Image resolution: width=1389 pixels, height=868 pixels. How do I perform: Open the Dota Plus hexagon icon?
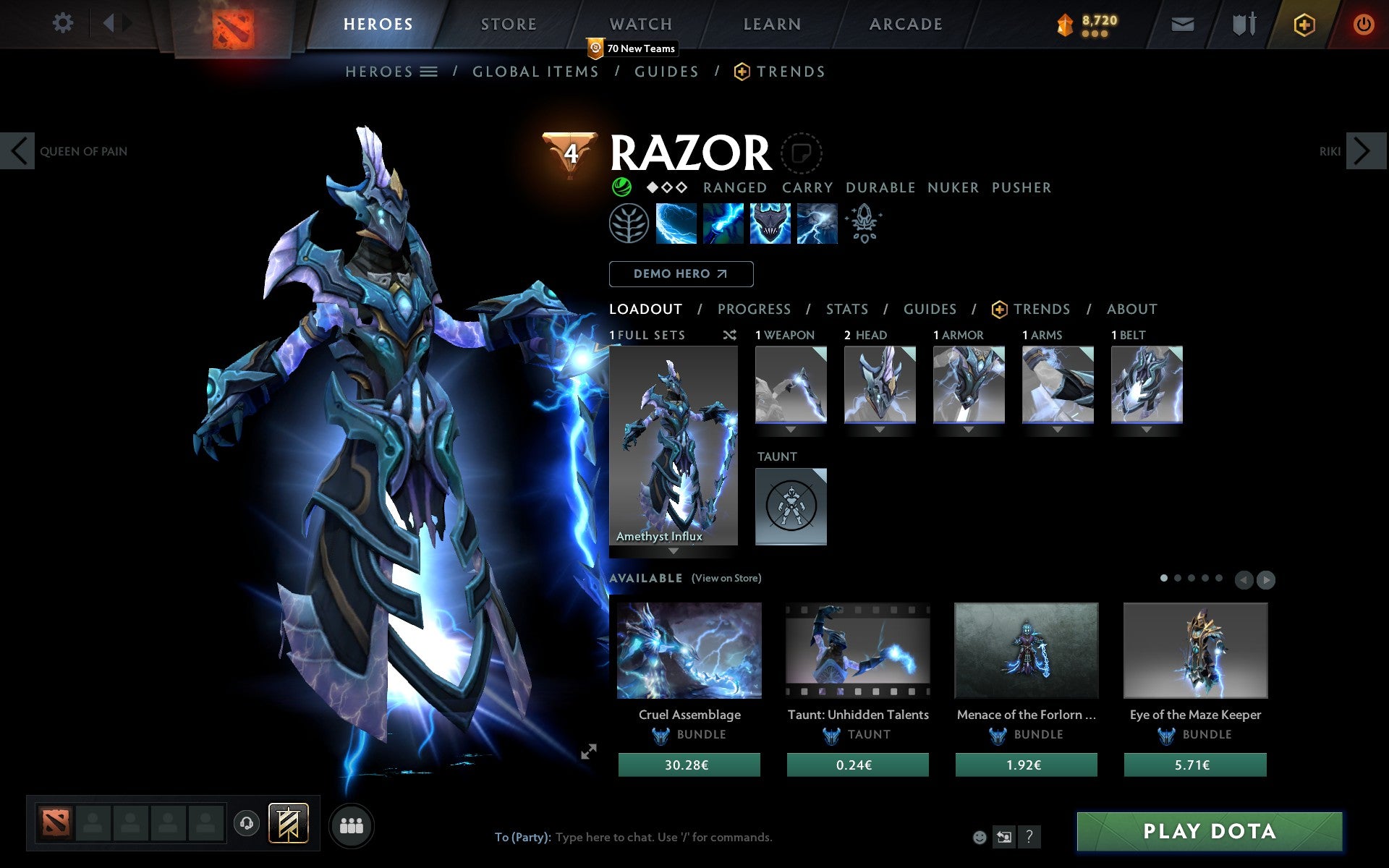tap(1304, 23)
